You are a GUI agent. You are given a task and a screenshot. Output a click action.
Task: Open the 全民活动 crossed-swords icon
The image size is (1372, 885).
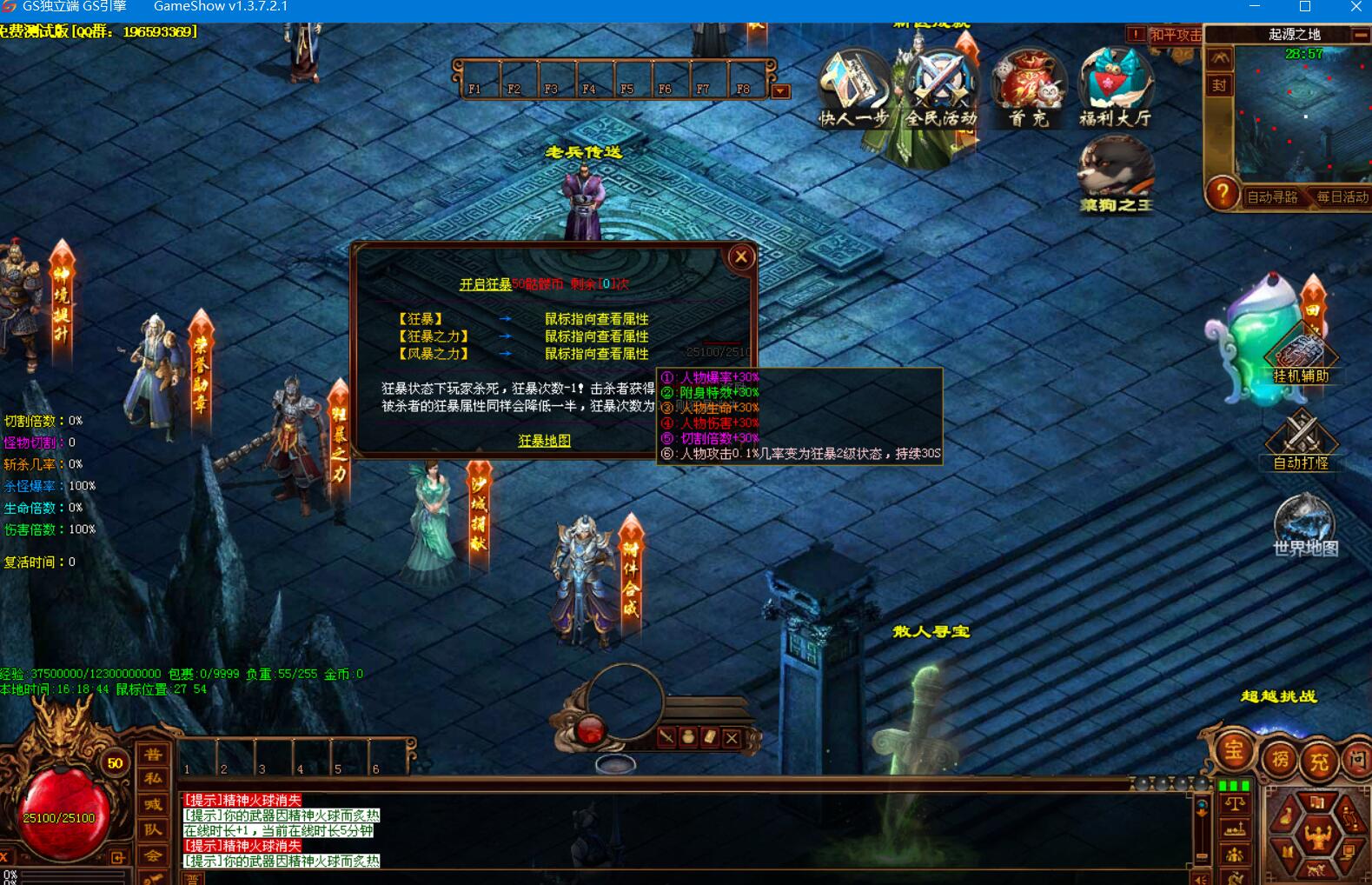point(941,89)
